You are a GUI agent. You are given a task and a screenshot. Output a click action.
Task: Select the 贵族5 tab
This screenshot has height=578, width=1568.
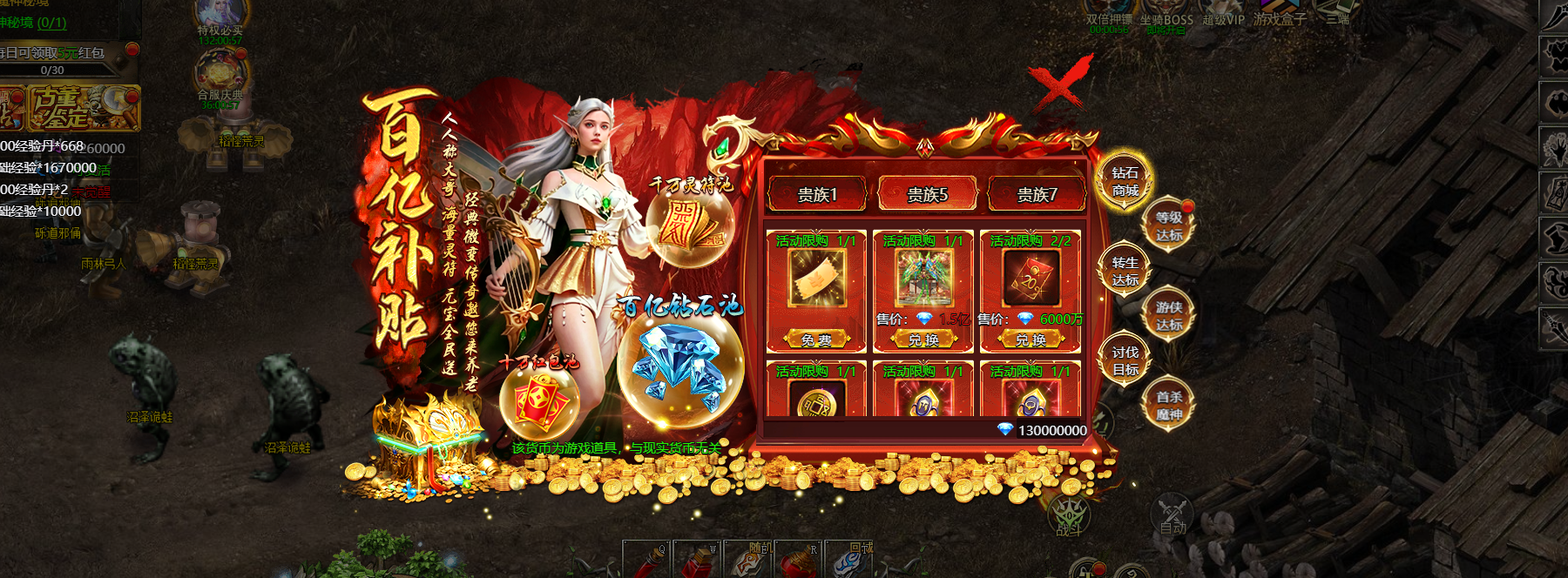click(927, 194)
